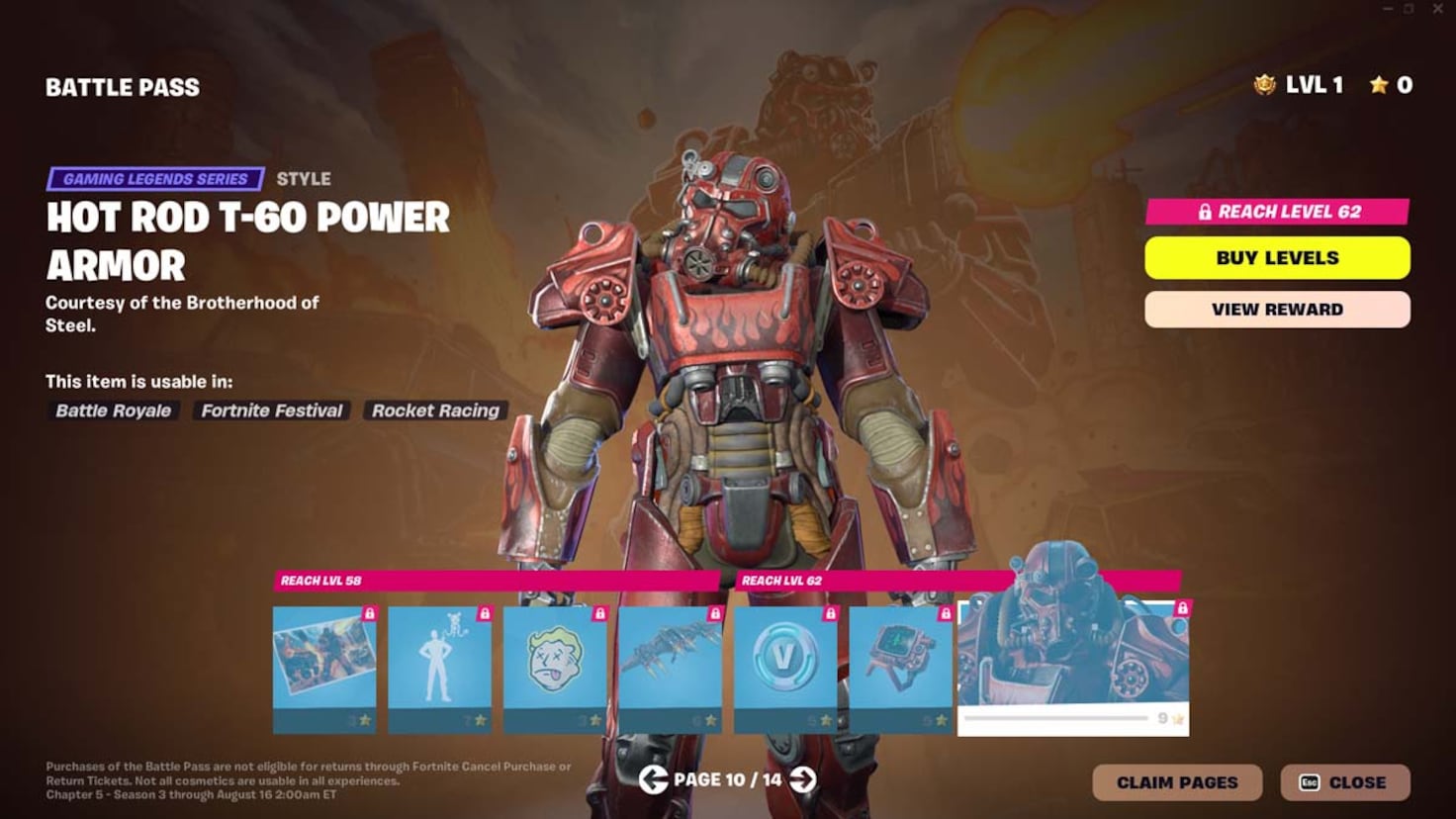Click the Claim Pages button

(1177, 781)
